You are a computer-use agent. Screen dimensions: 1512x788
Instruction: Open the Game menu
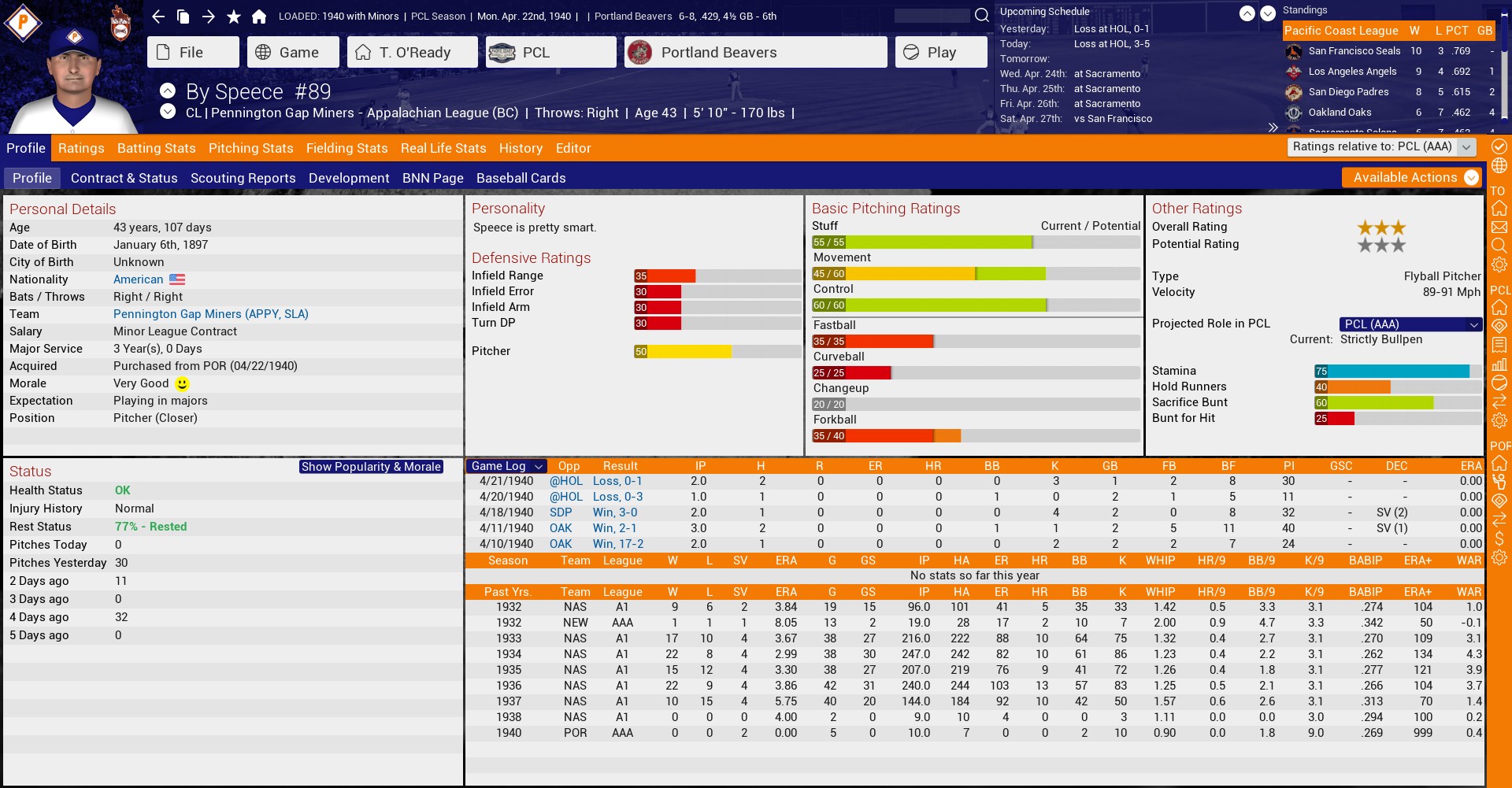tap(292, 53)
